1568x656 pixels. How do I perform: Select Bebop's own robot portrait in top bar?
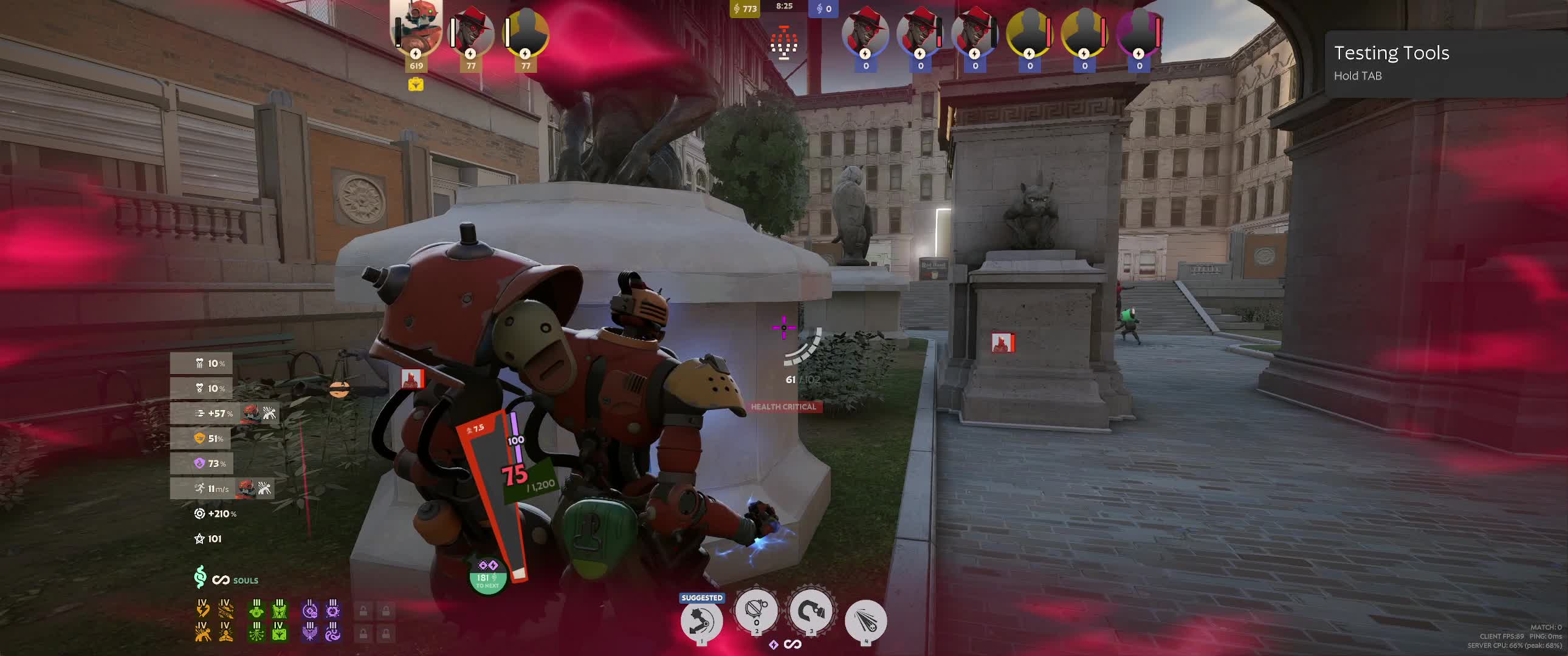coord(416,30)
